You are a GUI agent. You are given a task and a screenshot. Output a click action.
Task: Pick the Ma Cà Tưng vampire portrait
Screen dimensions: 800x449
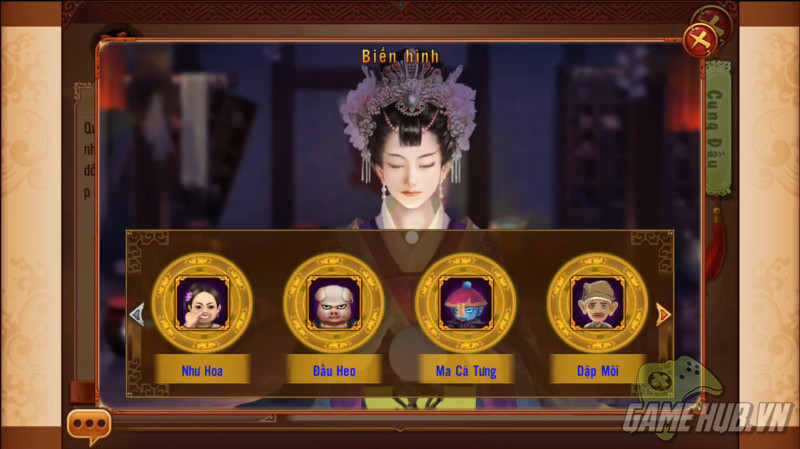(x=466, y=301)
